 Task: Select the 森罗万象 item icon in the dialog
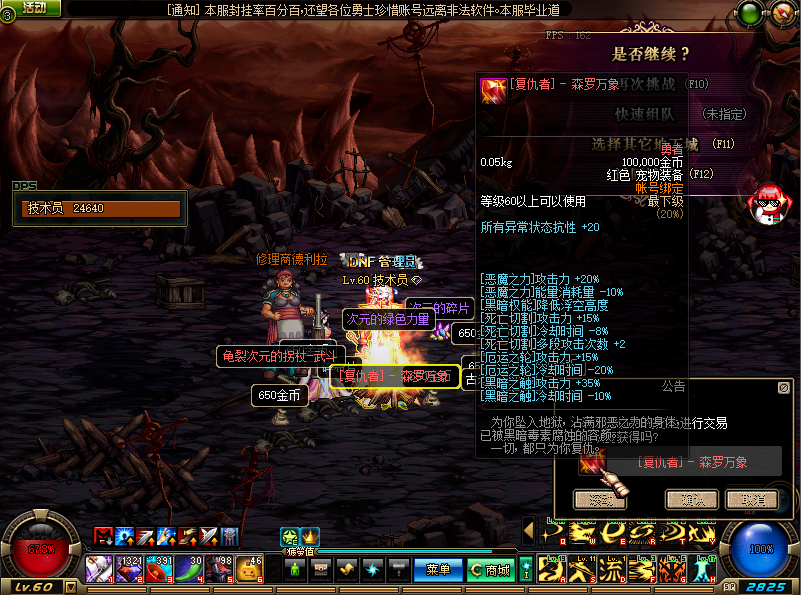coord(592,462)
